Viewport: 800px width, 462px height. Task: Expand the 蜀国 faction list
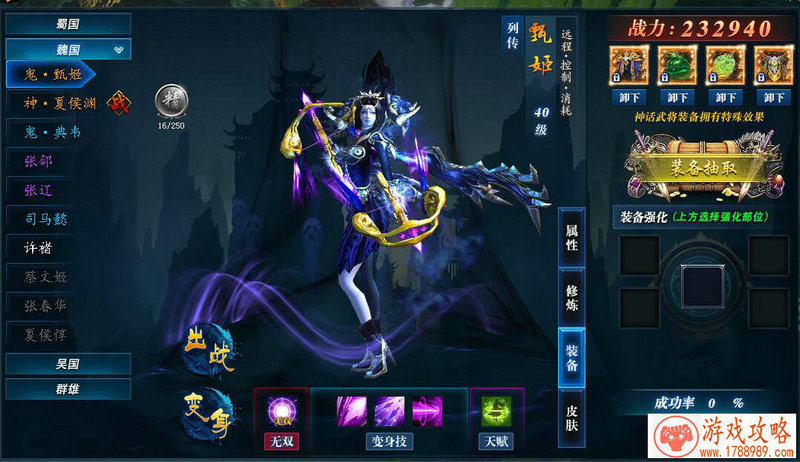pos(67,23)
